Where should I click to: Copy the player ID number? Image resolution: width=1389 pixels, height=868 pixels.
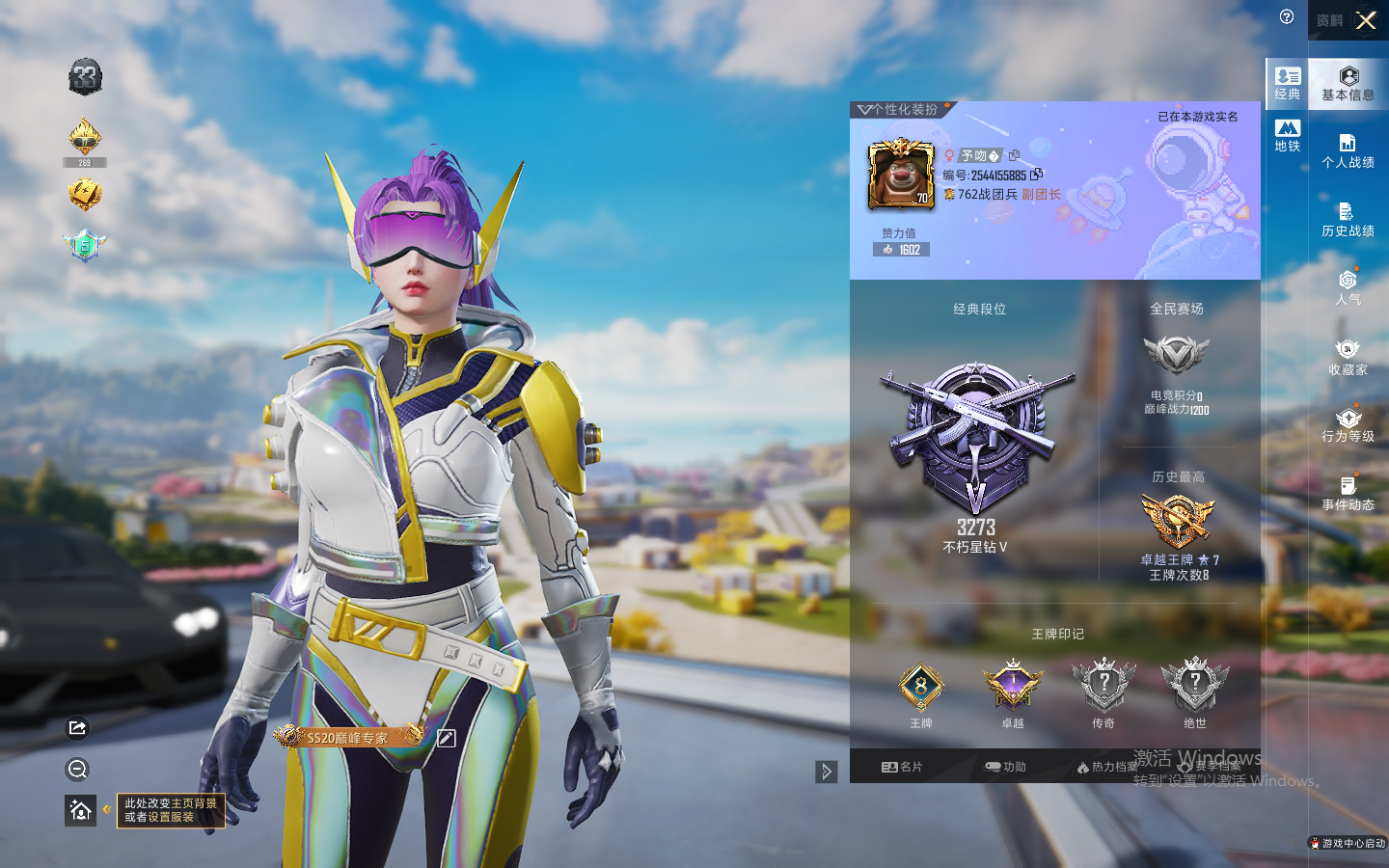(x=1037, y=175)
